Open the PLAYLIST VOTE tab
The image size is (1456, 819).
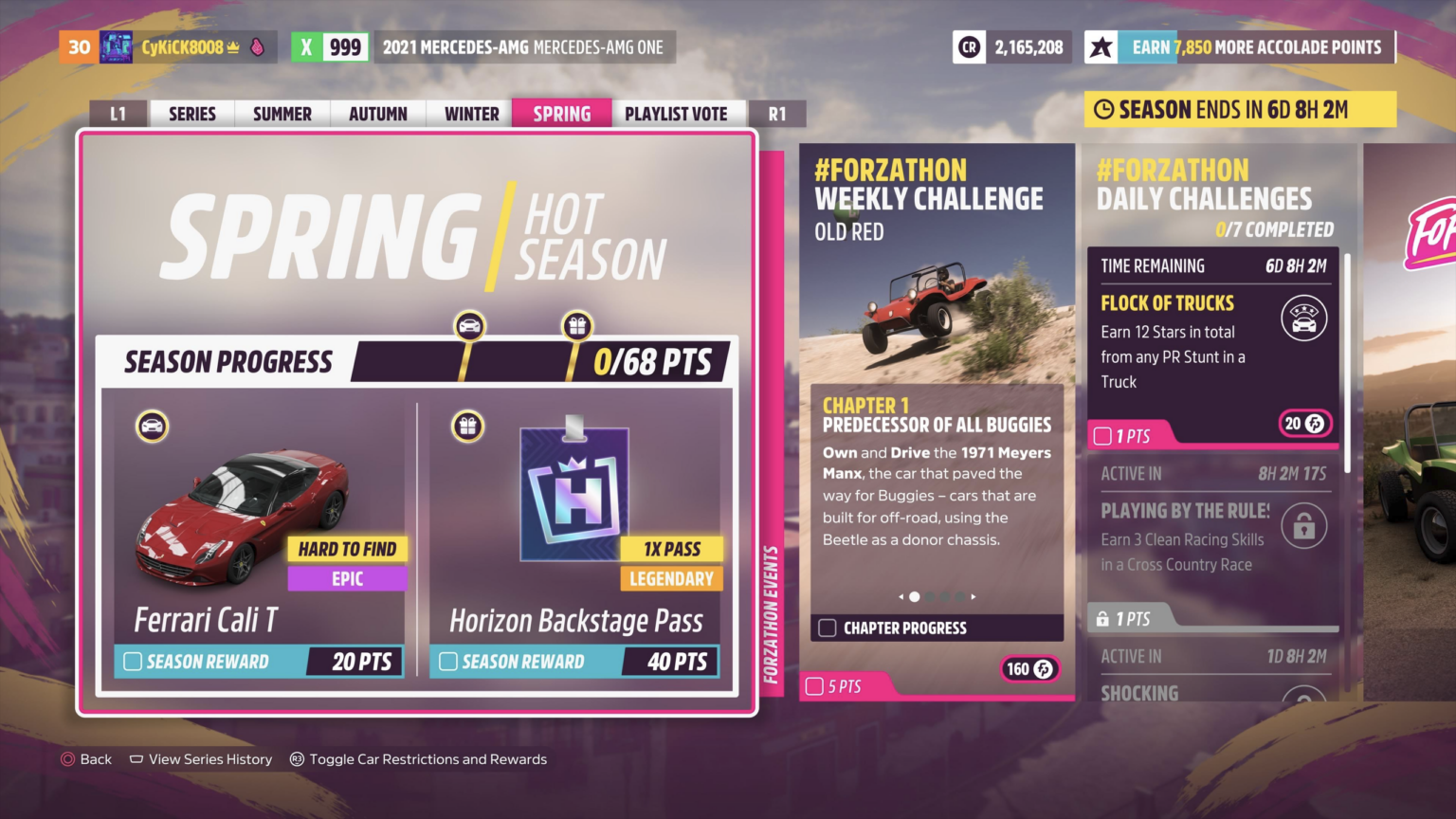coord(677,113)
